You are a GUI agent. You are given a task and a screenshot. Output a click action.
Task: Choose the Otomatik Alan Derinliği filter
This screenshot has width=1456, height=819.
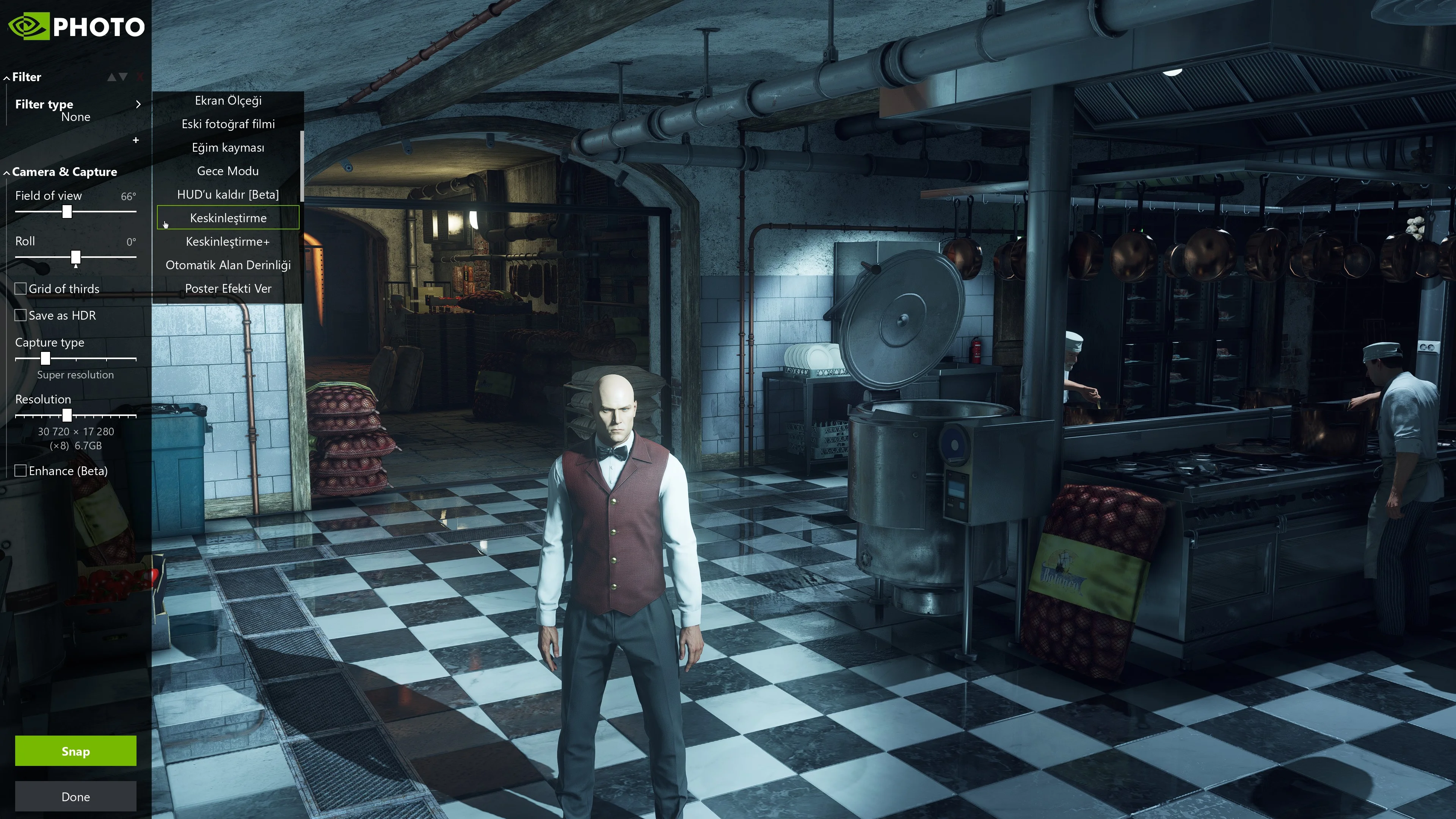(228, 265)
